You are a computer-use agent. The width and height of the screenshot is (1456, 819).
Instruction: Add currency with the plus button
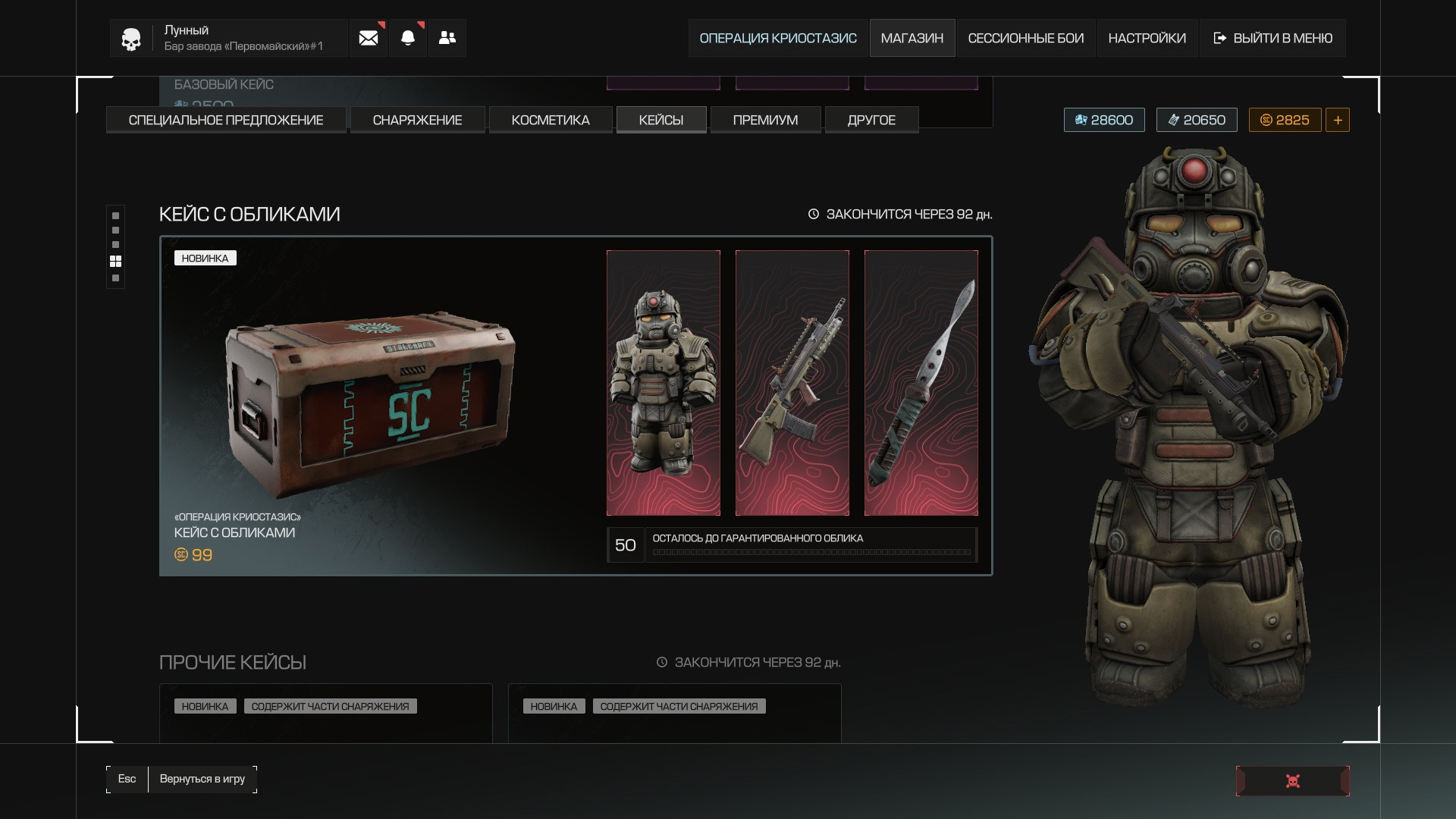pos(1338,120)
